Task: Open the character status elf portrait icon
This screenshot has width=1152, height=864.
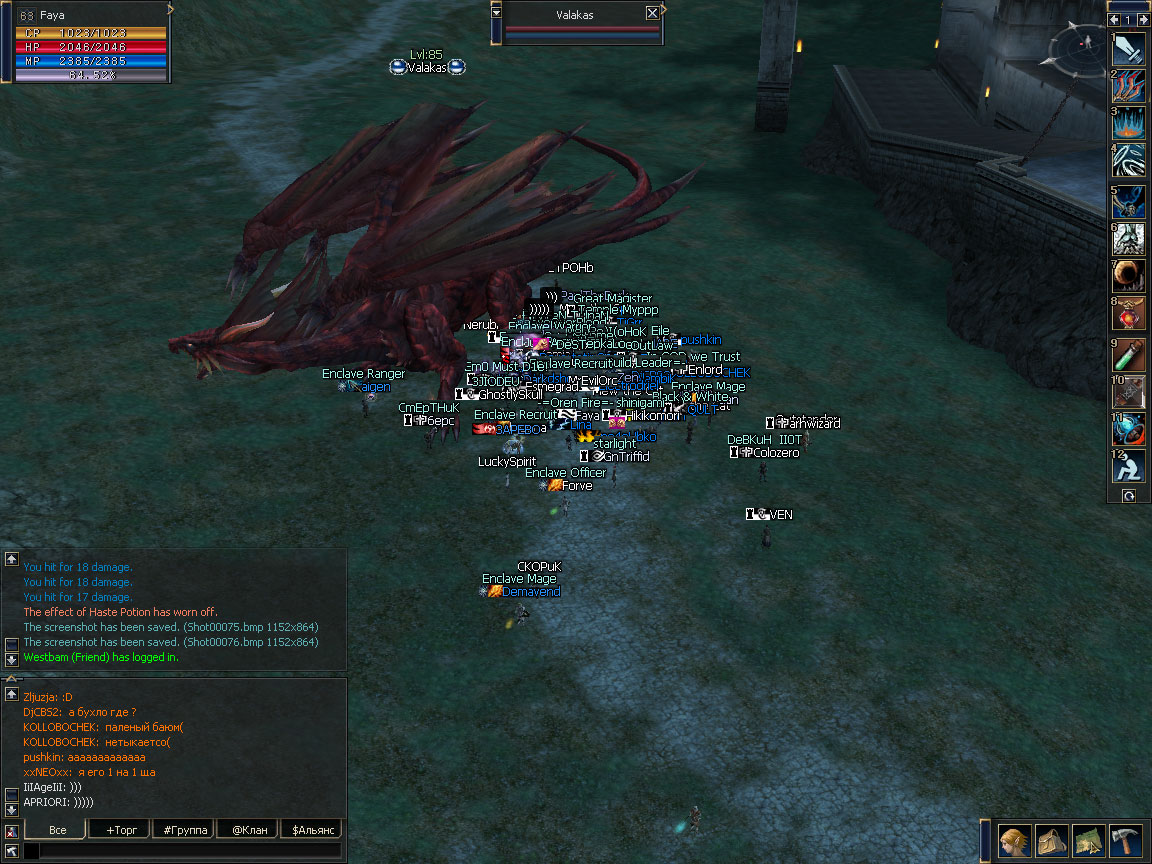Action: tap(1014, 841)
